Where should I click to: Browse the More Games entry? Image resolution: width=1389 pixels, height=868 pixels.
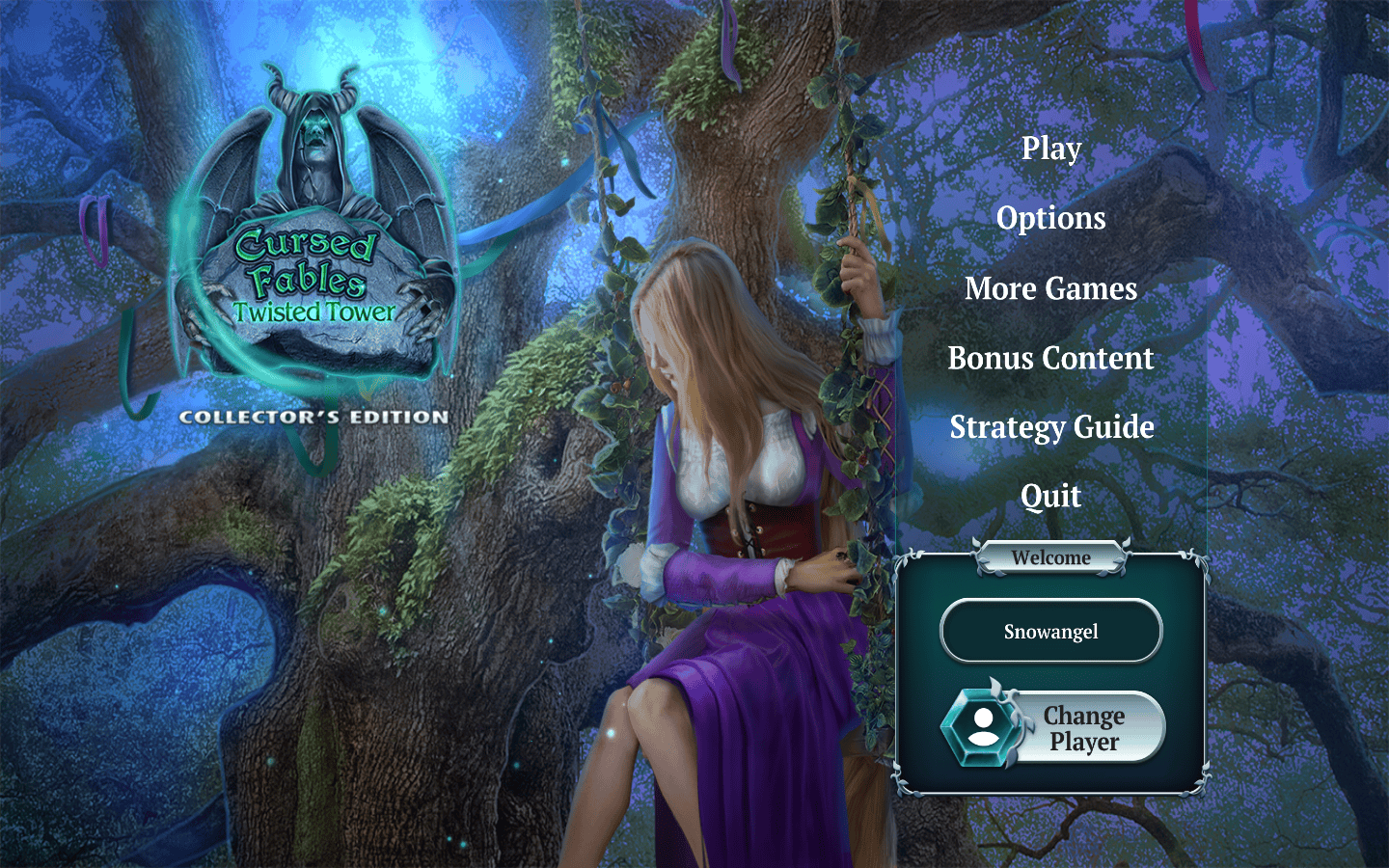pyautogui.click(x=1051, y=288)
